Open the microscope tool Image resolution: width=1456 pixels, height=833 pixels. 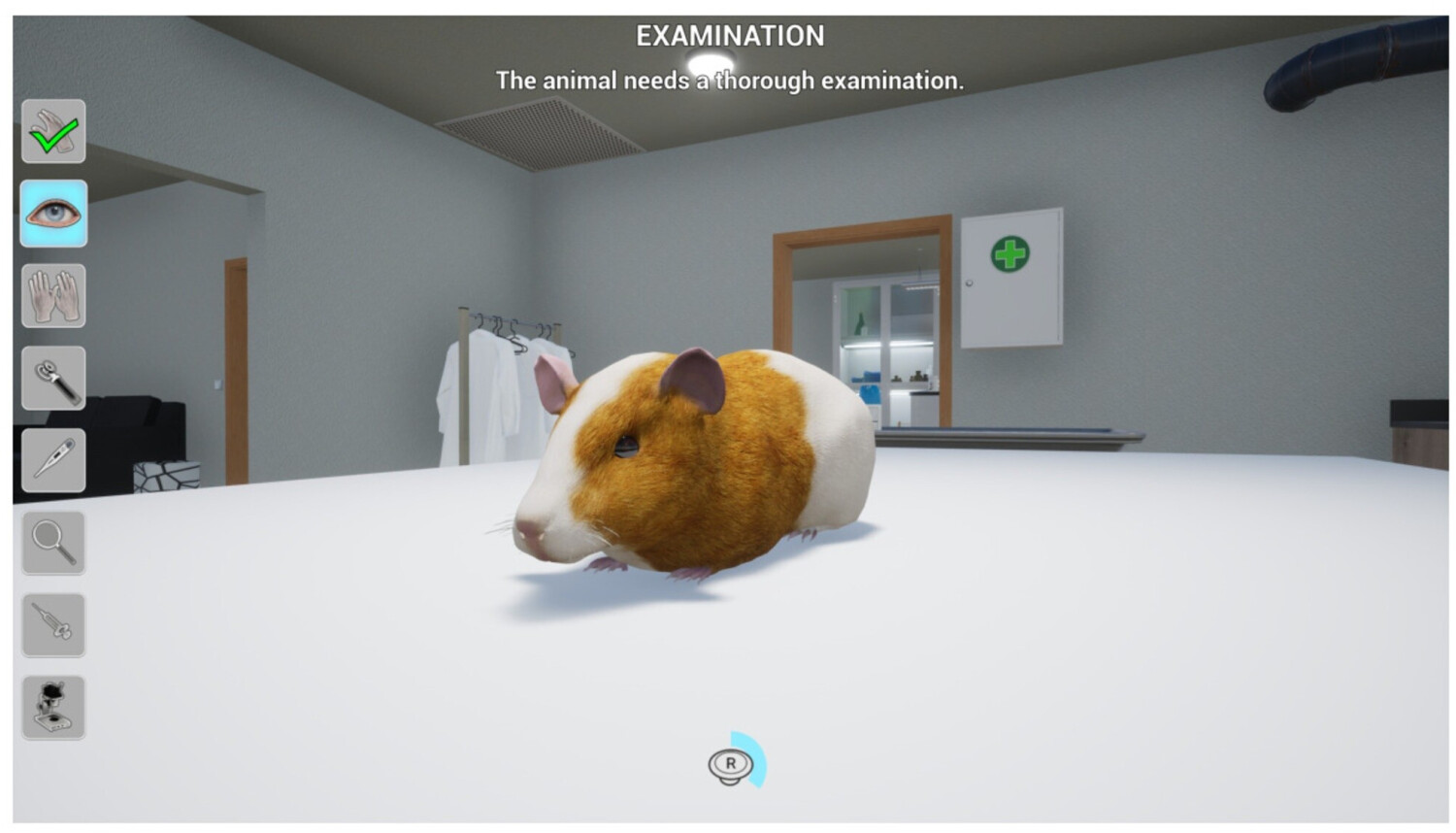click(x=53, y=708)
